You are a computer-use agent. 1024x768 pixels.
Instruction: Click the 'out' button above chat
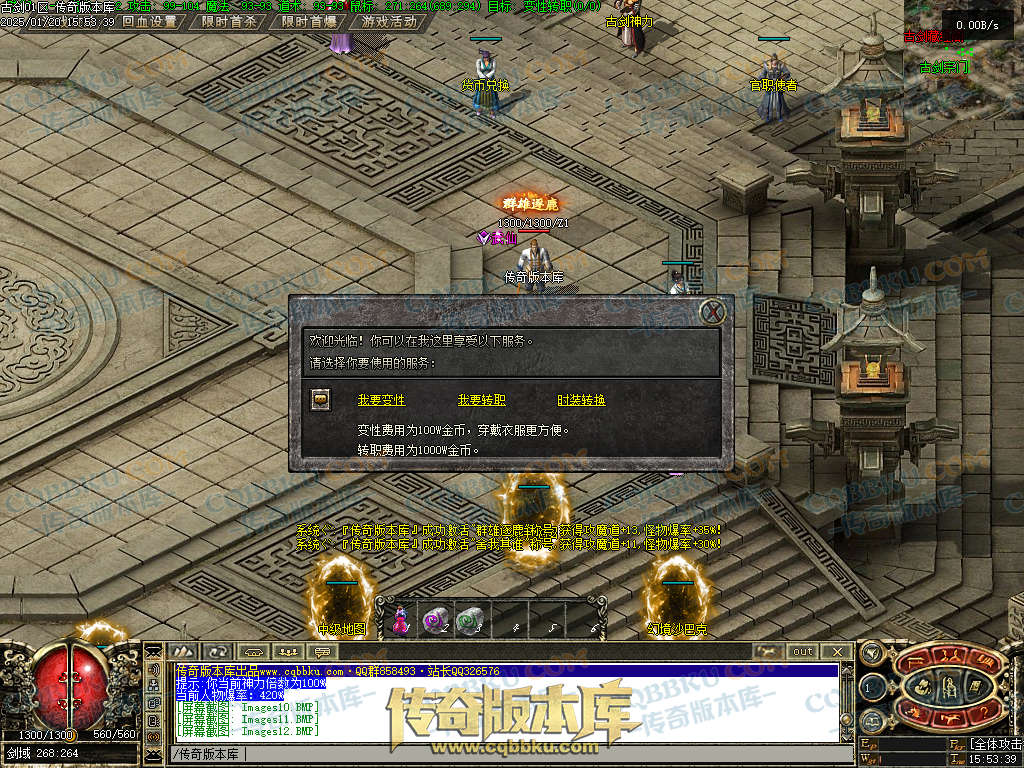[803, 652]
